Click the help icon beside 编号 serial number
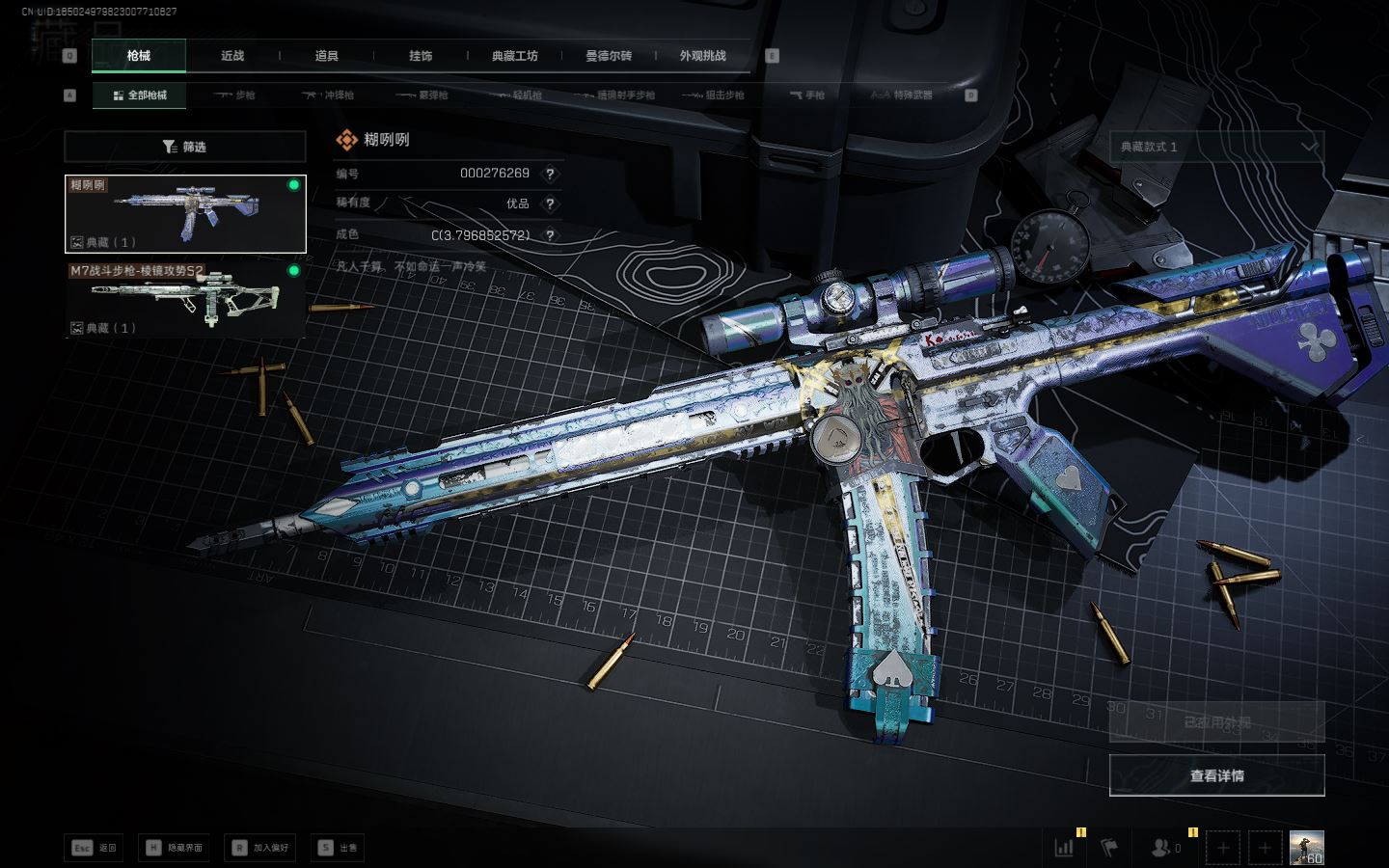 click(x=550, y=174)
